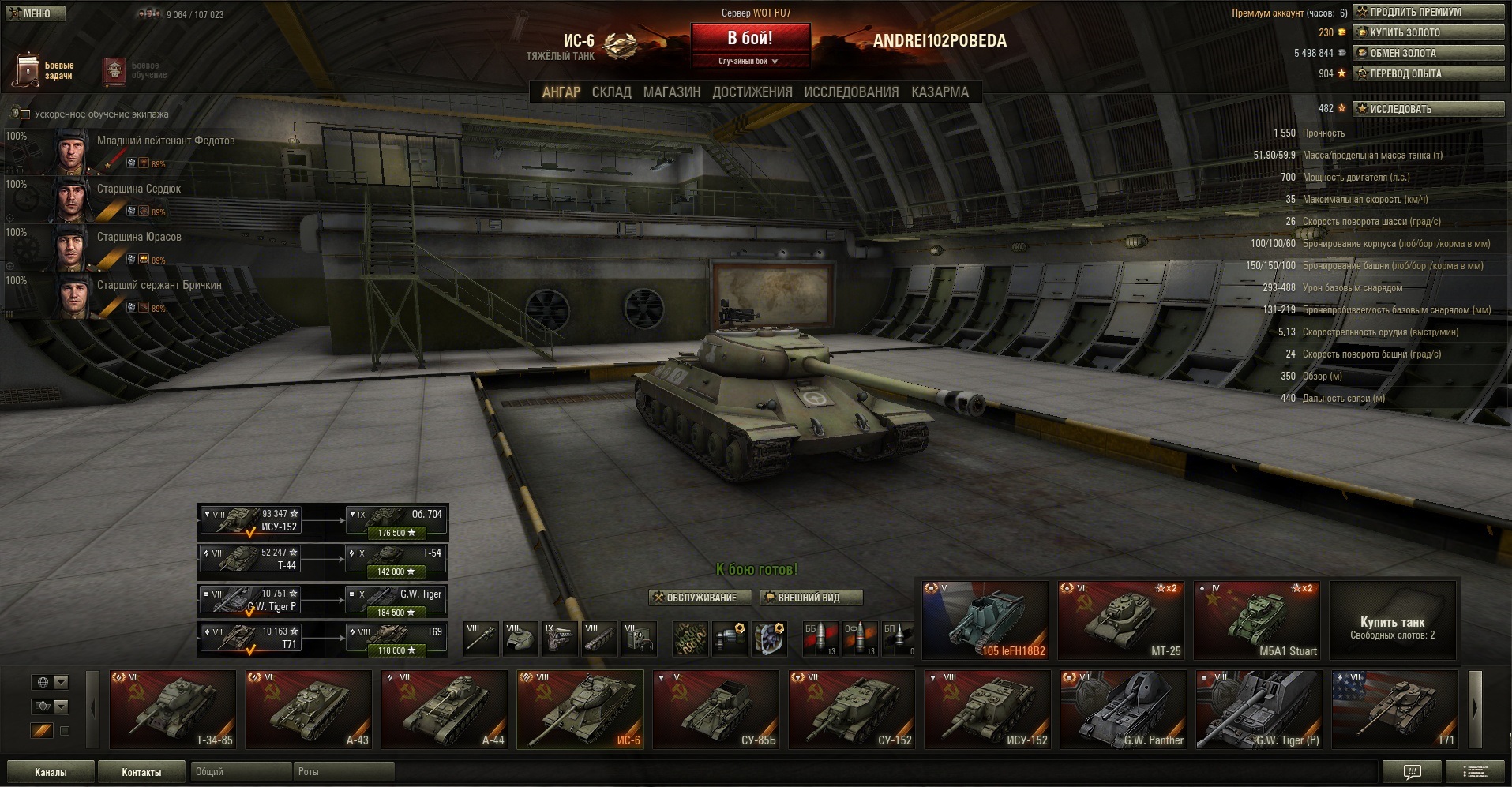
Task: Choose КУПИТЬ ЗОЛОТО button
Action: point(1428,32)
